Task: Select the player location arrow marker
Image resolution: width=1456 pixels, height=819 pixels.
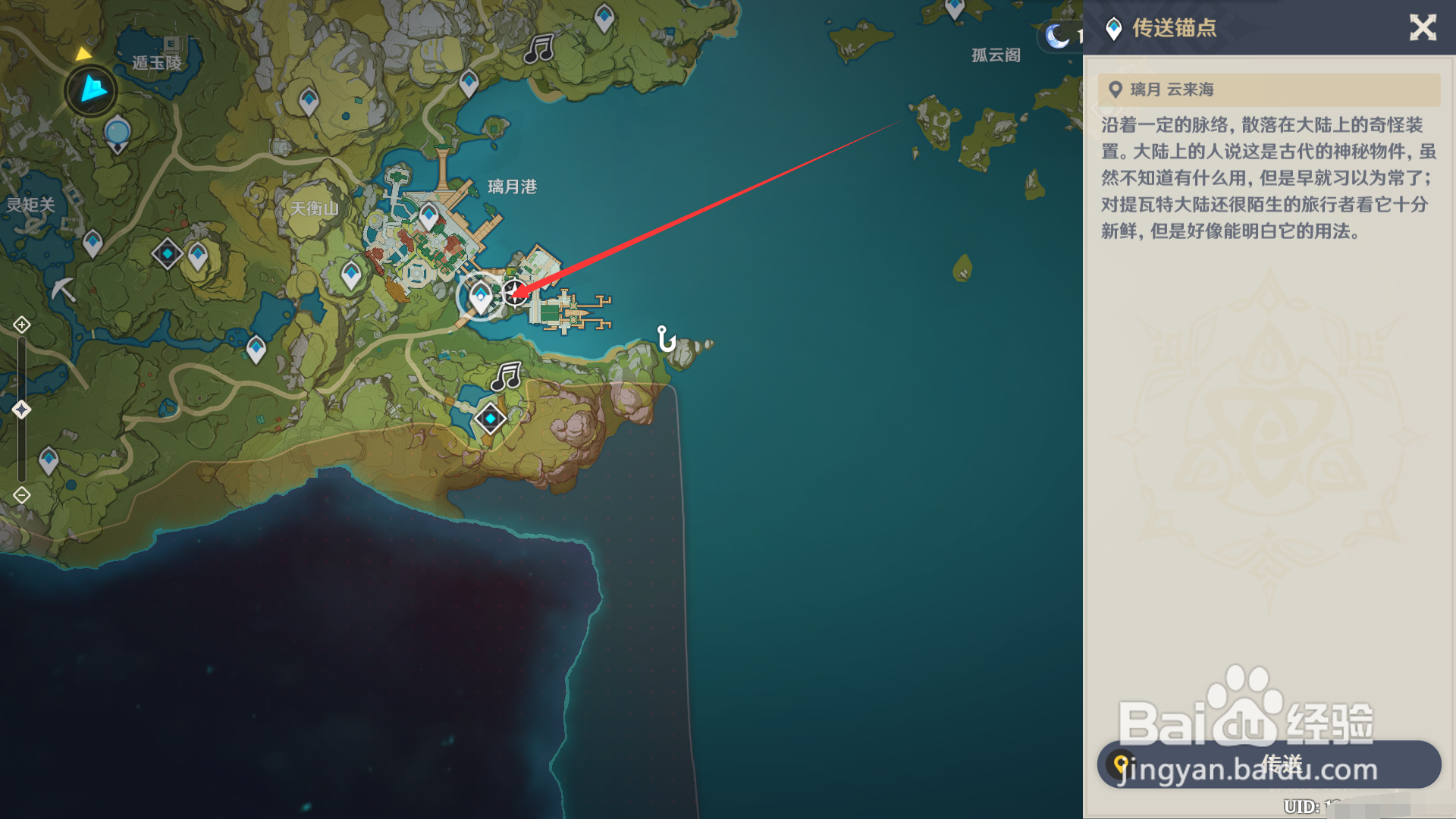Action: [x=92, y=89]
